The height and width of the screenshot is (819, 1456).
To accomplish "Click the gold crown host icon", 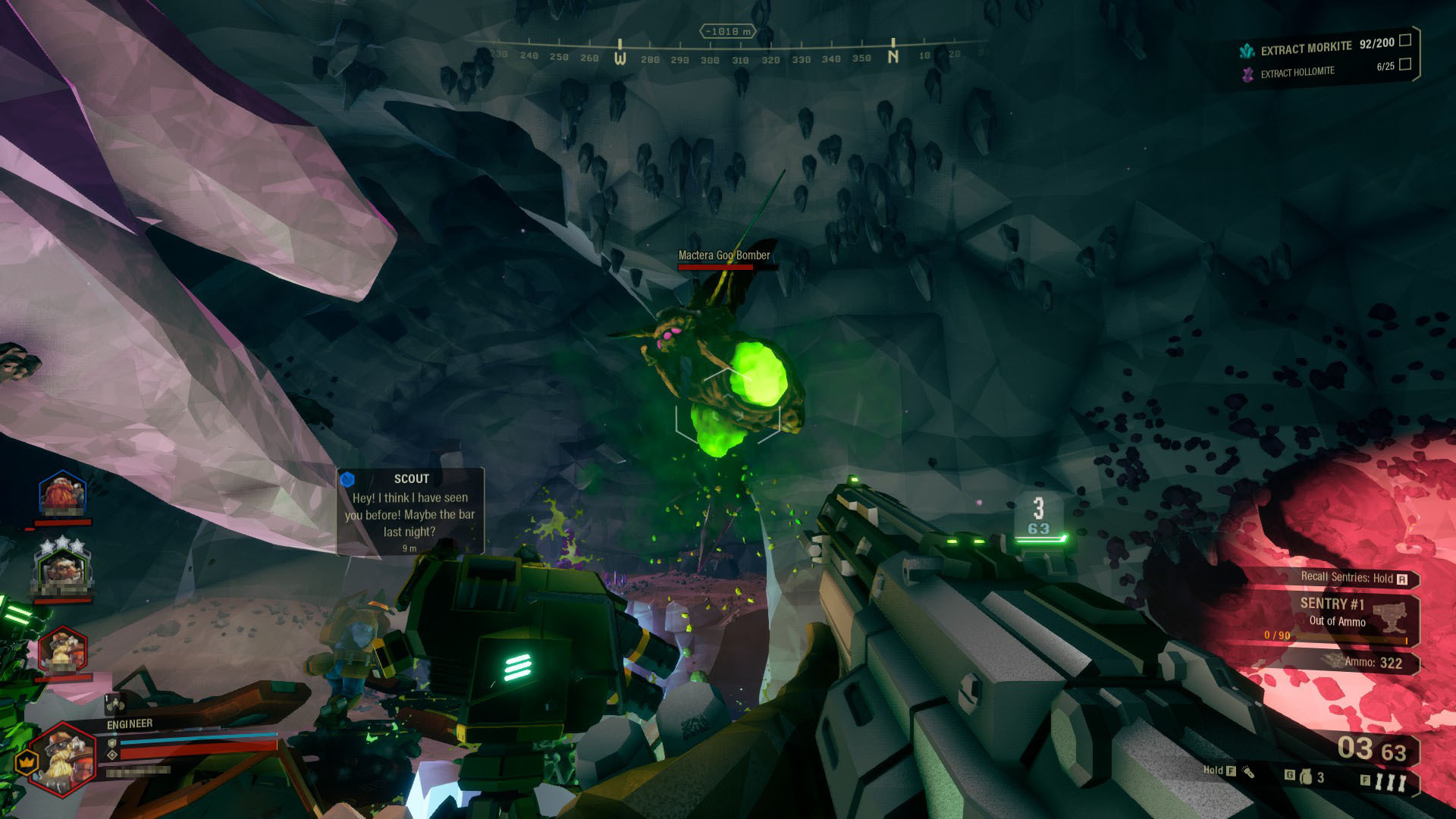I will point(27,761).
